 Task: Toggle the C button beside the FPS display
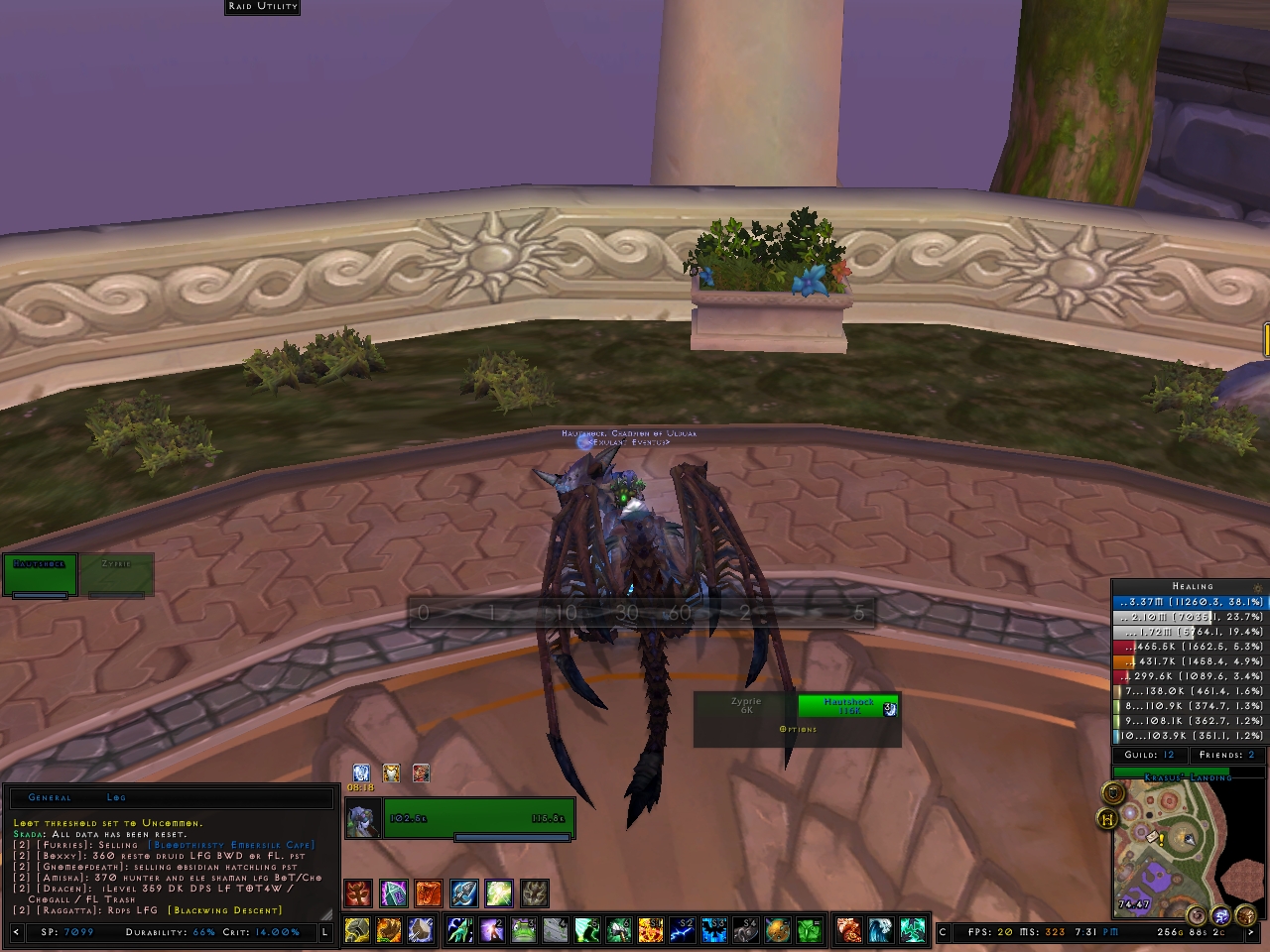click(x=942, y=931)
